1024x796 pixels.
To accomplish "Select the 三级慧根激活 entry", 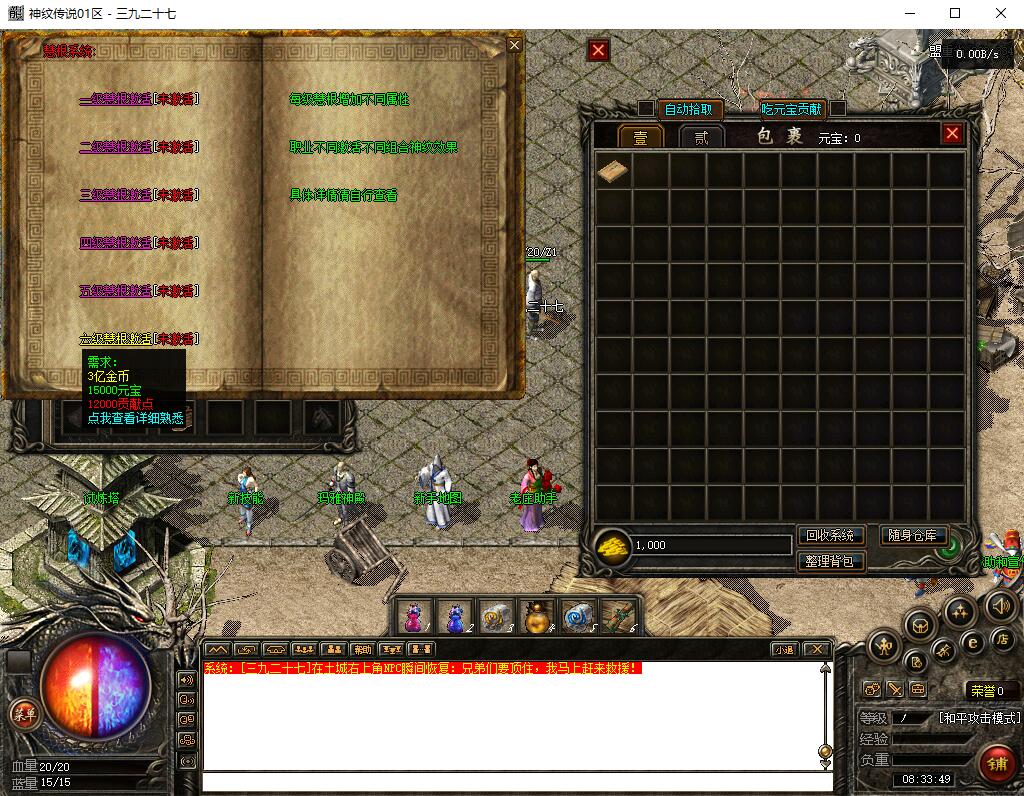I will click(x=115, y=195).
